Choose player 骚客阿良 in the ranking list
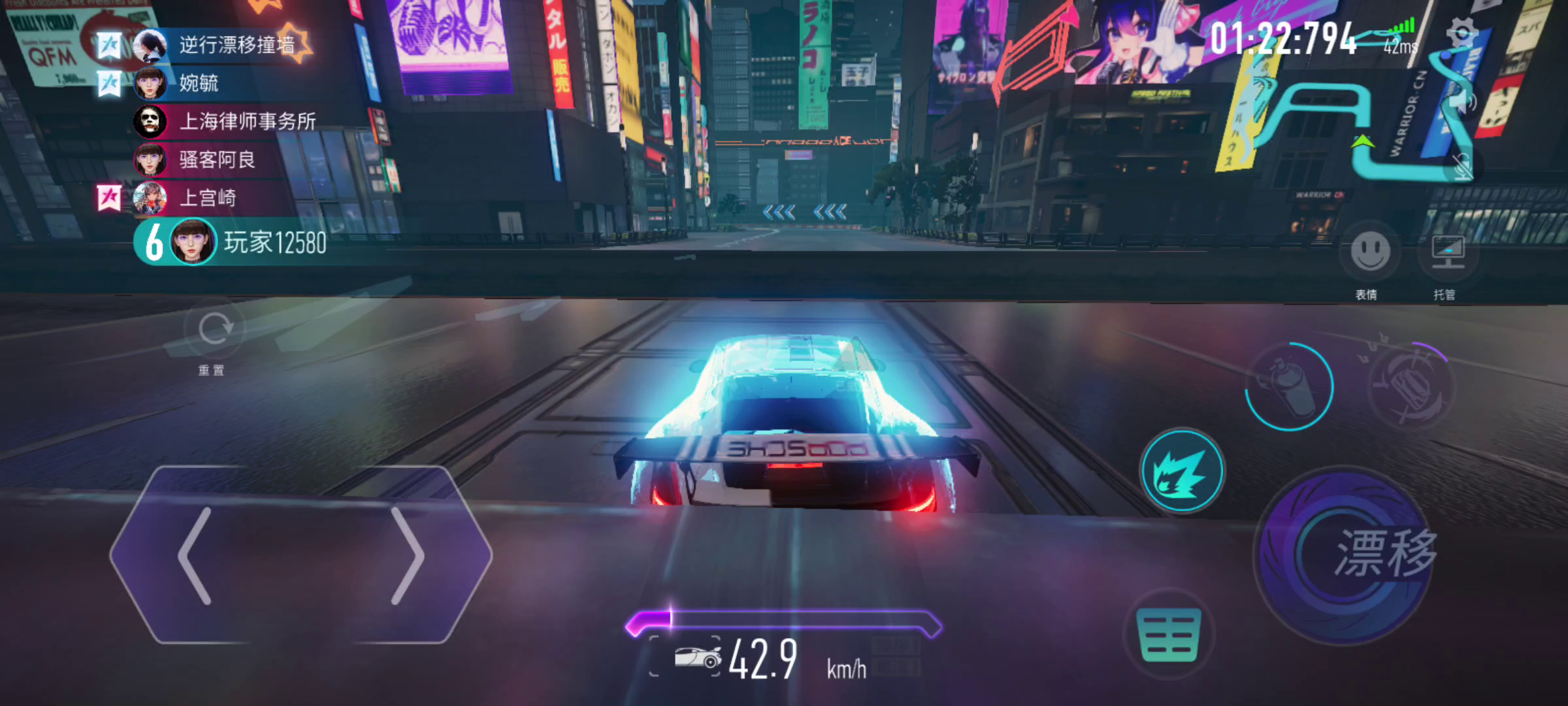The image size is (1568, 706). (217, 160)
